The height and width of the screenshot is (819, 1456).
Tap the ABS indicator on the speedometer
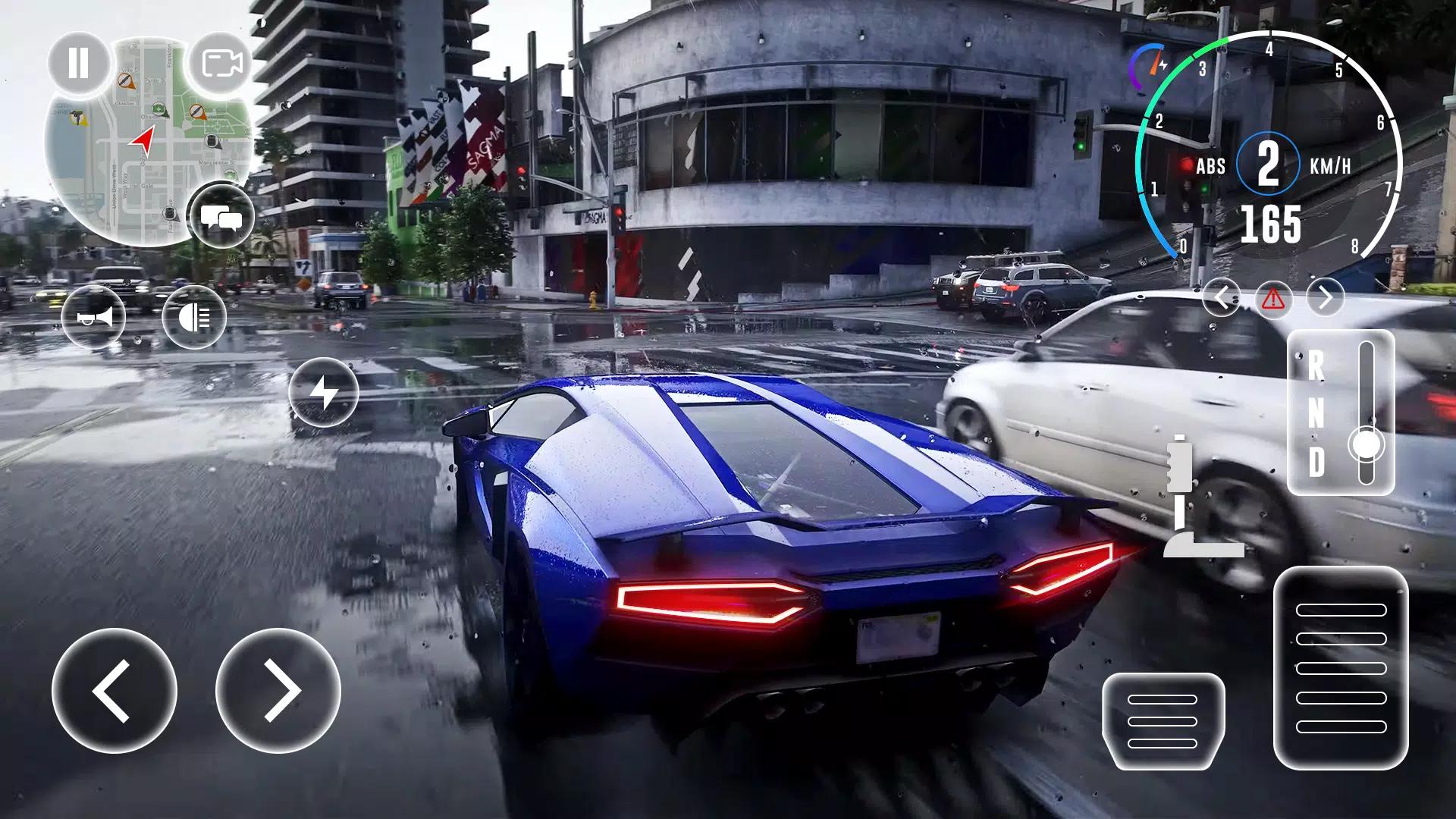pos(1211,167)
